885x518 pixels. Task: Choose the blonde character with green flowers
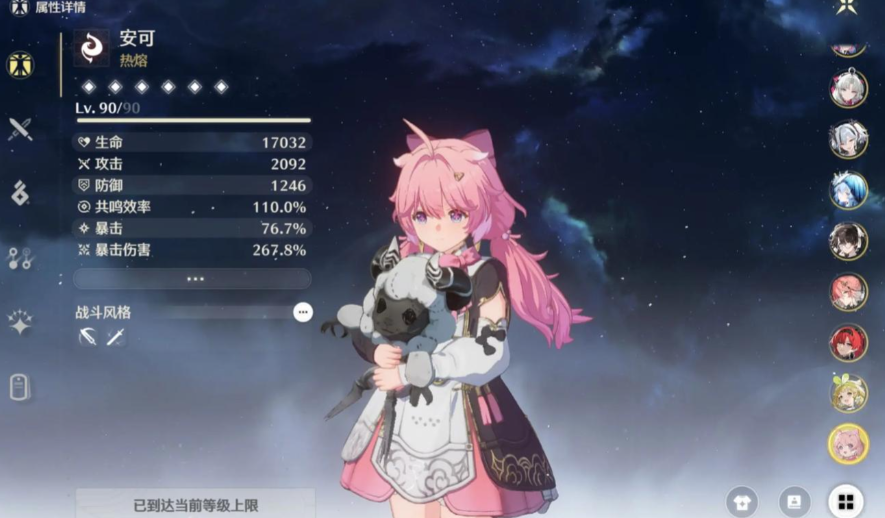pos(848,393)
